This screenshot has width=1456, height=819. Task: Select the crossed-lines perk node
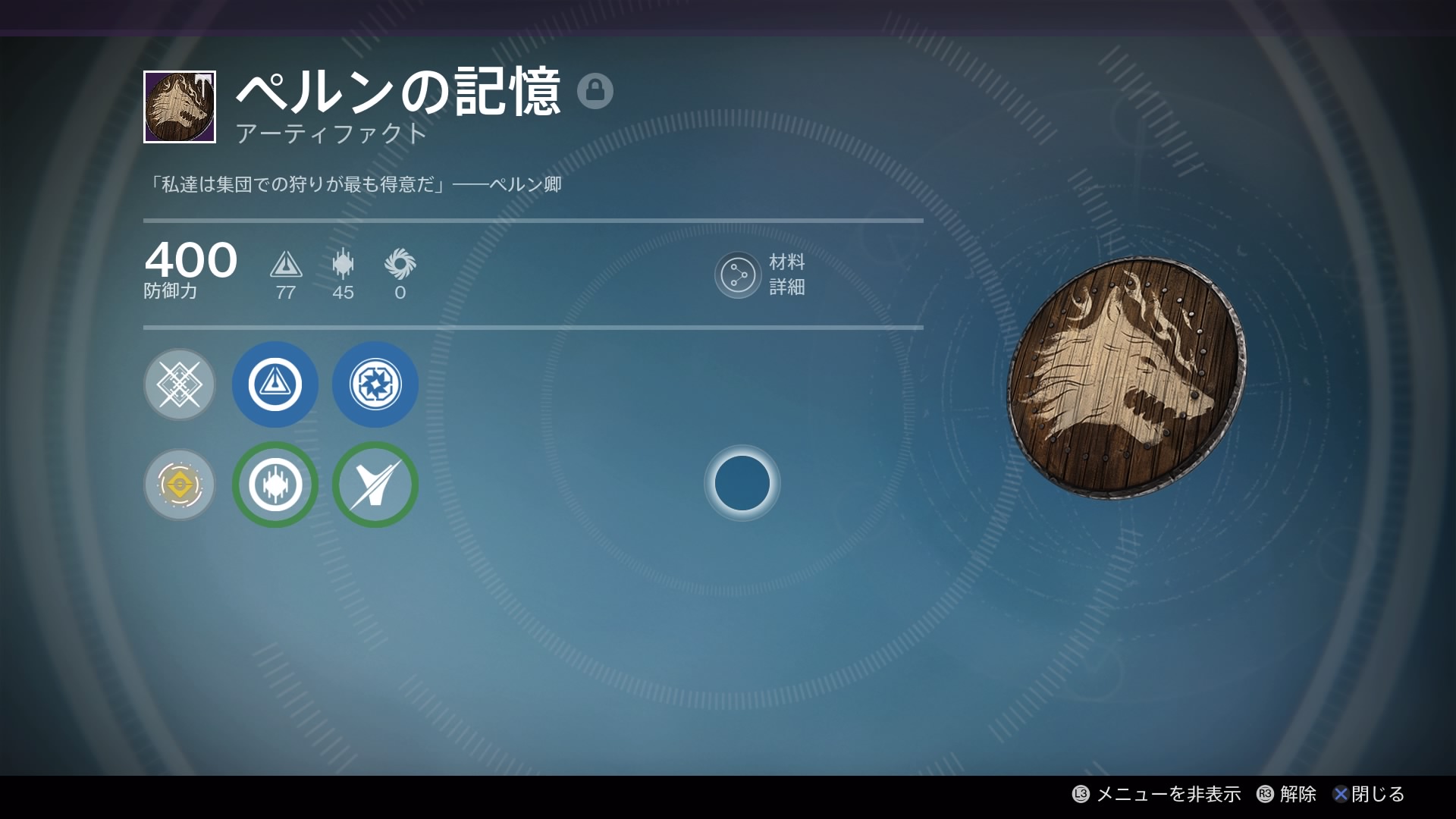click(180, 384)
